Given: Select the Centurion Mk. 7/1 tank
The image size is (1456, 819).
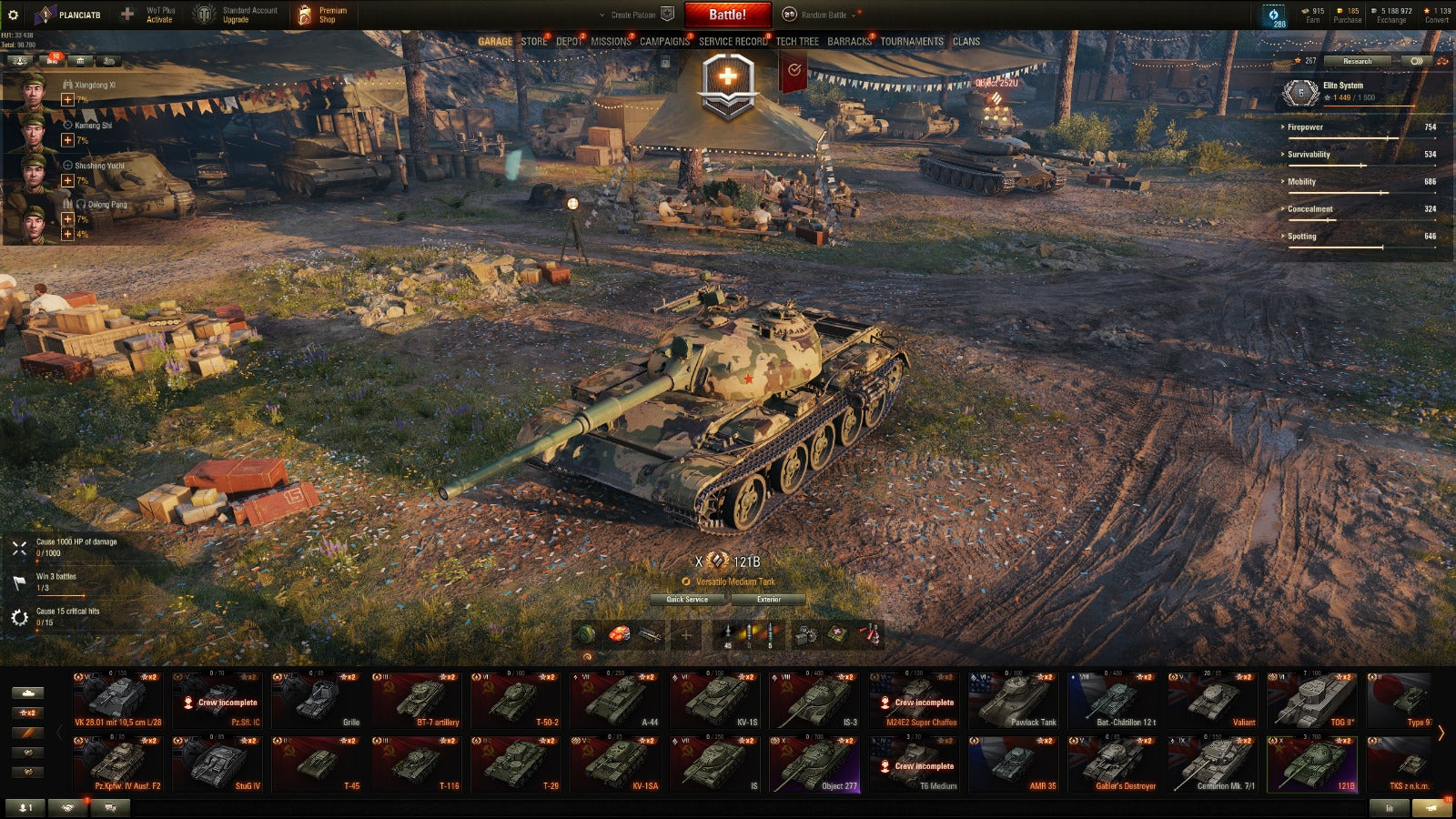Looking at the screenshot, I should click(x=1213, y=764).
